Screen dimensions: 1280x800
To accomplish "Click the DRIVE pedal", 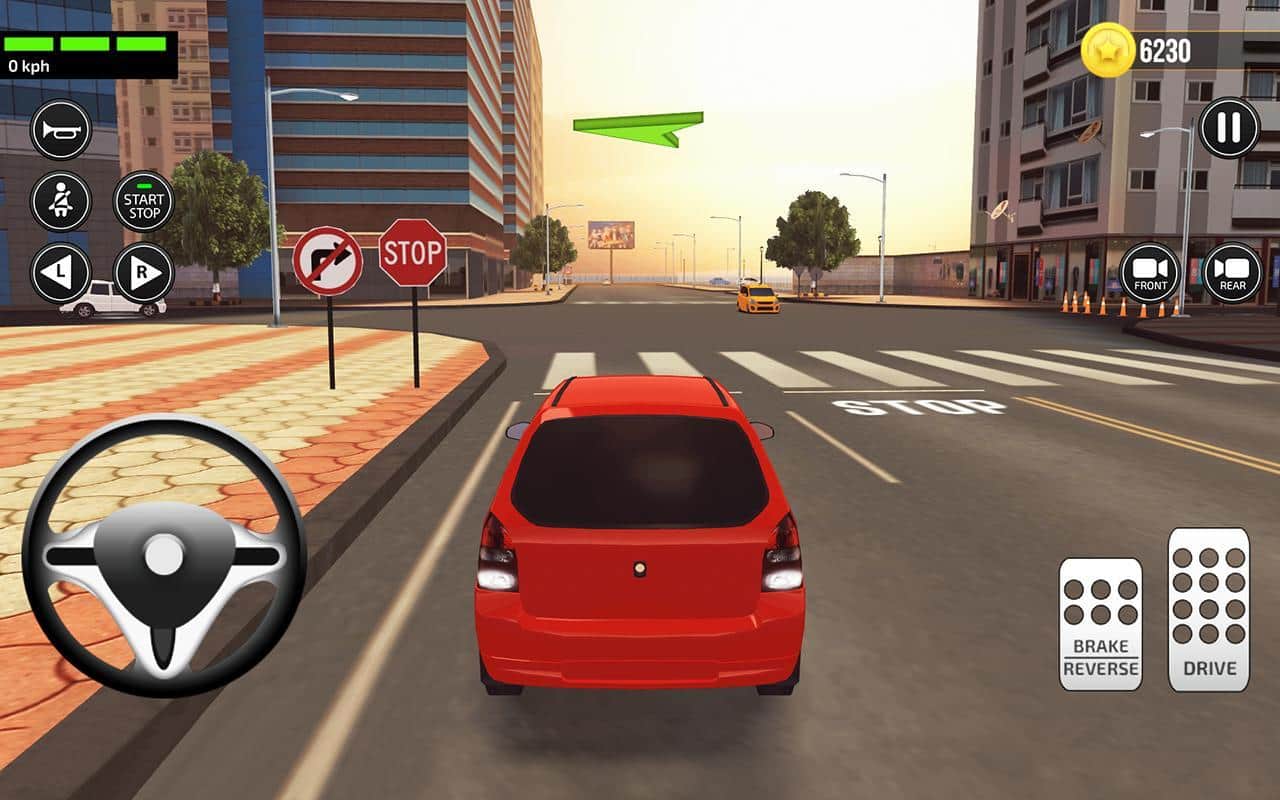I will click(1209, 609).
